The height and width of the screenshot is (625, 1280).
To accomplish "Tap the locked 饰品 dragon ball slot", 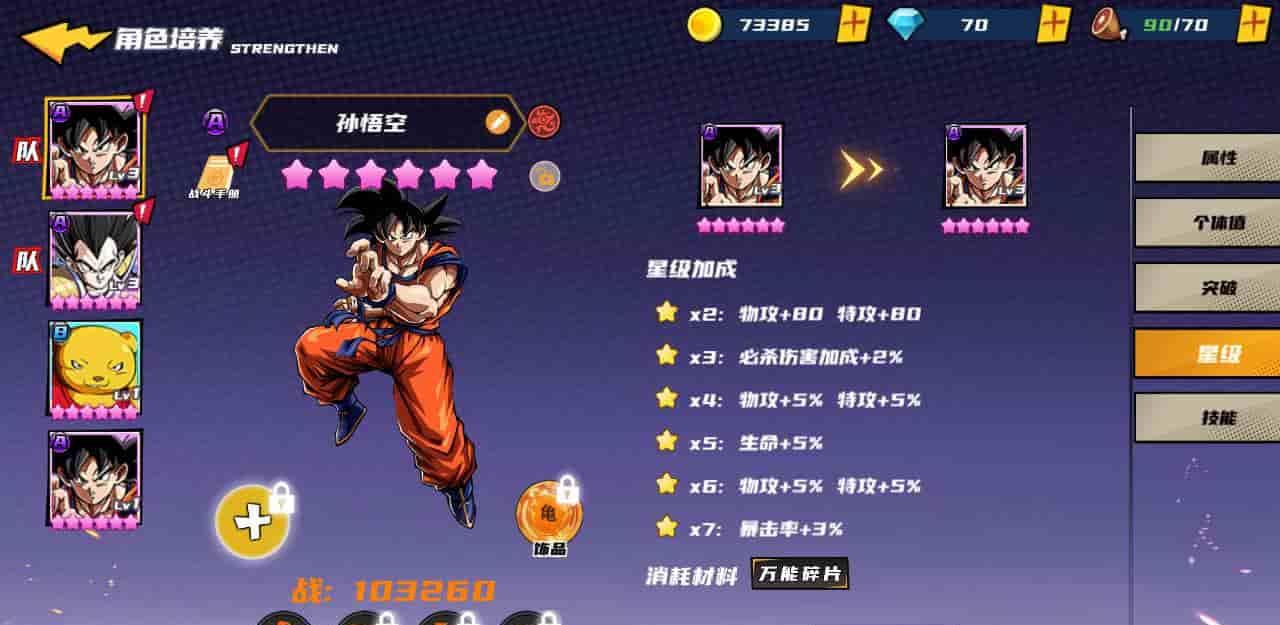I will pyautogui.click(x=548, y=512).
